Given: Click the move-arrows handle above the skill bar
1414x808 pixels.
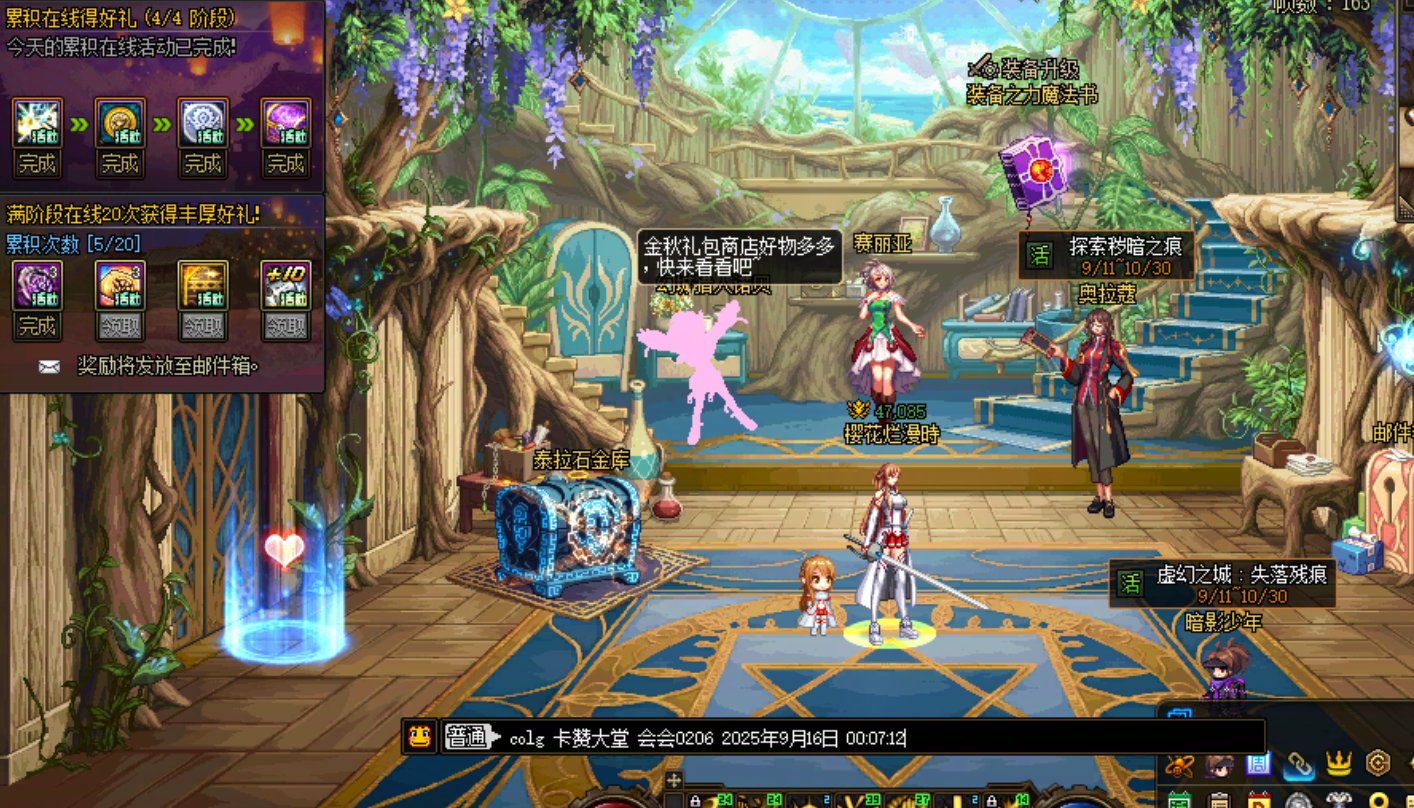Looking at the screenshot, I should pos(673,780).
